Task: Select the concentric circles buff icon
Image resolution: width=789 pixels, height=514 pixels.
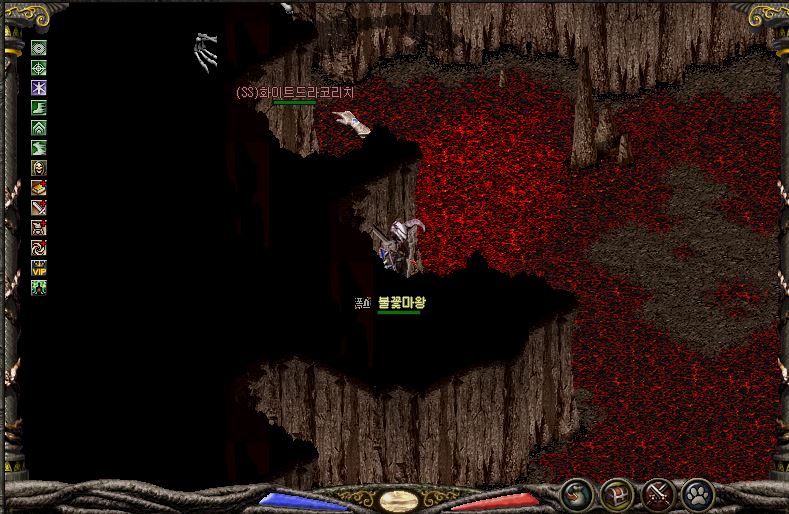Action: tap(39, 48)
